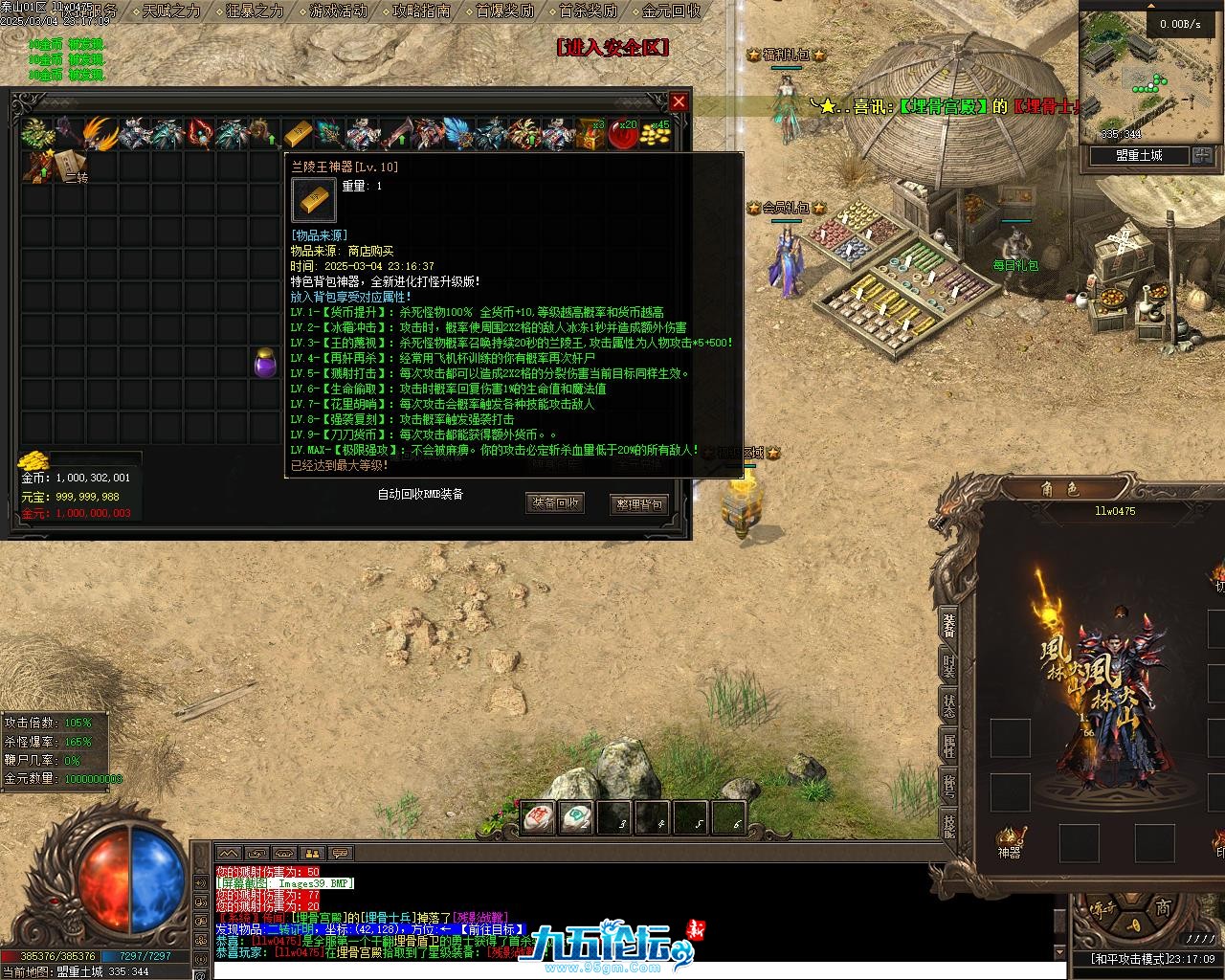Switch to the 时装 costume tab
This screenshot has height=980, width=1225.
click(948, 666)
